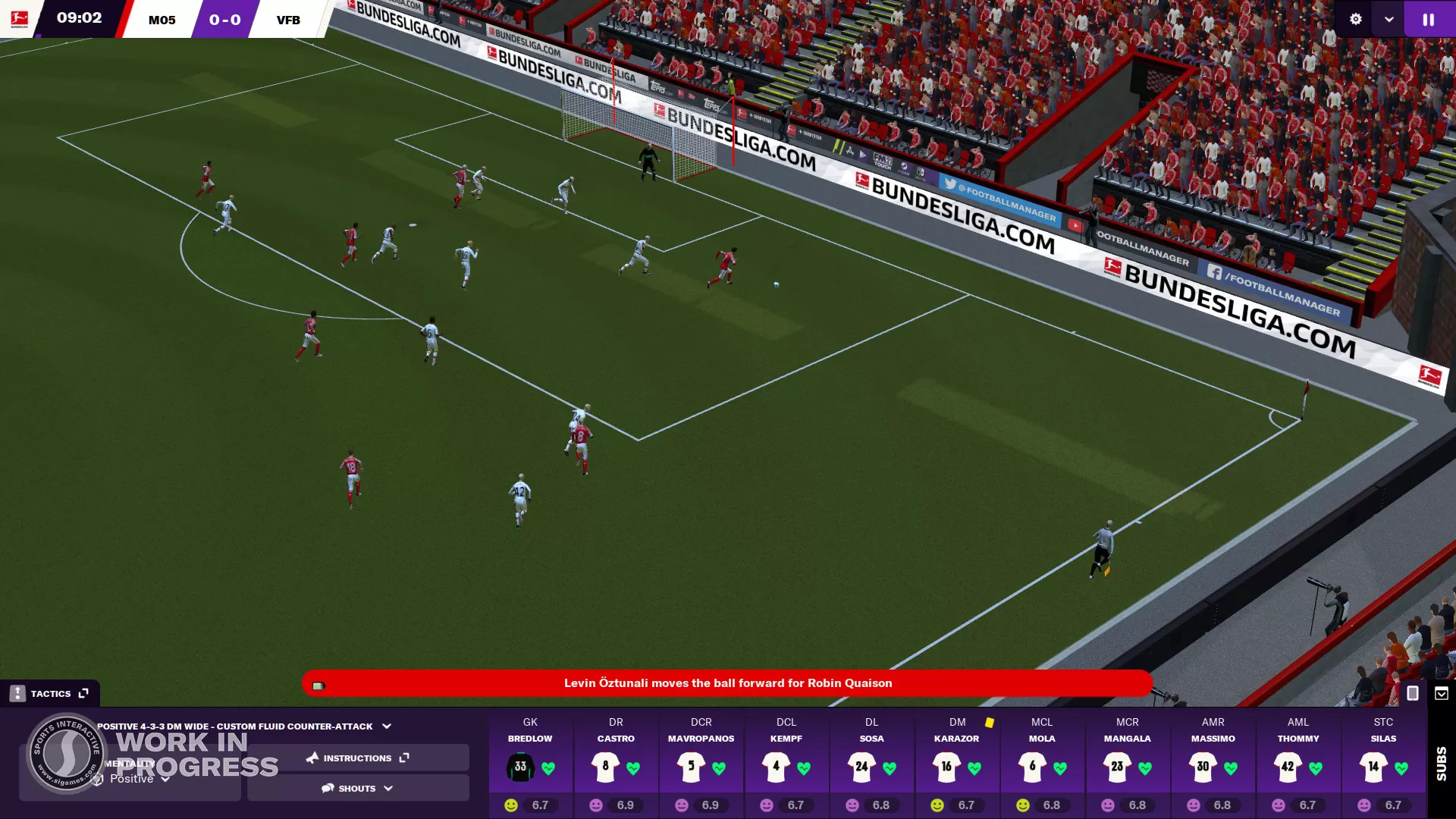The width and height of the screenshot is (1456, 819).
Task: Pause the match with the purple pause button
Action: point(1429,19)
